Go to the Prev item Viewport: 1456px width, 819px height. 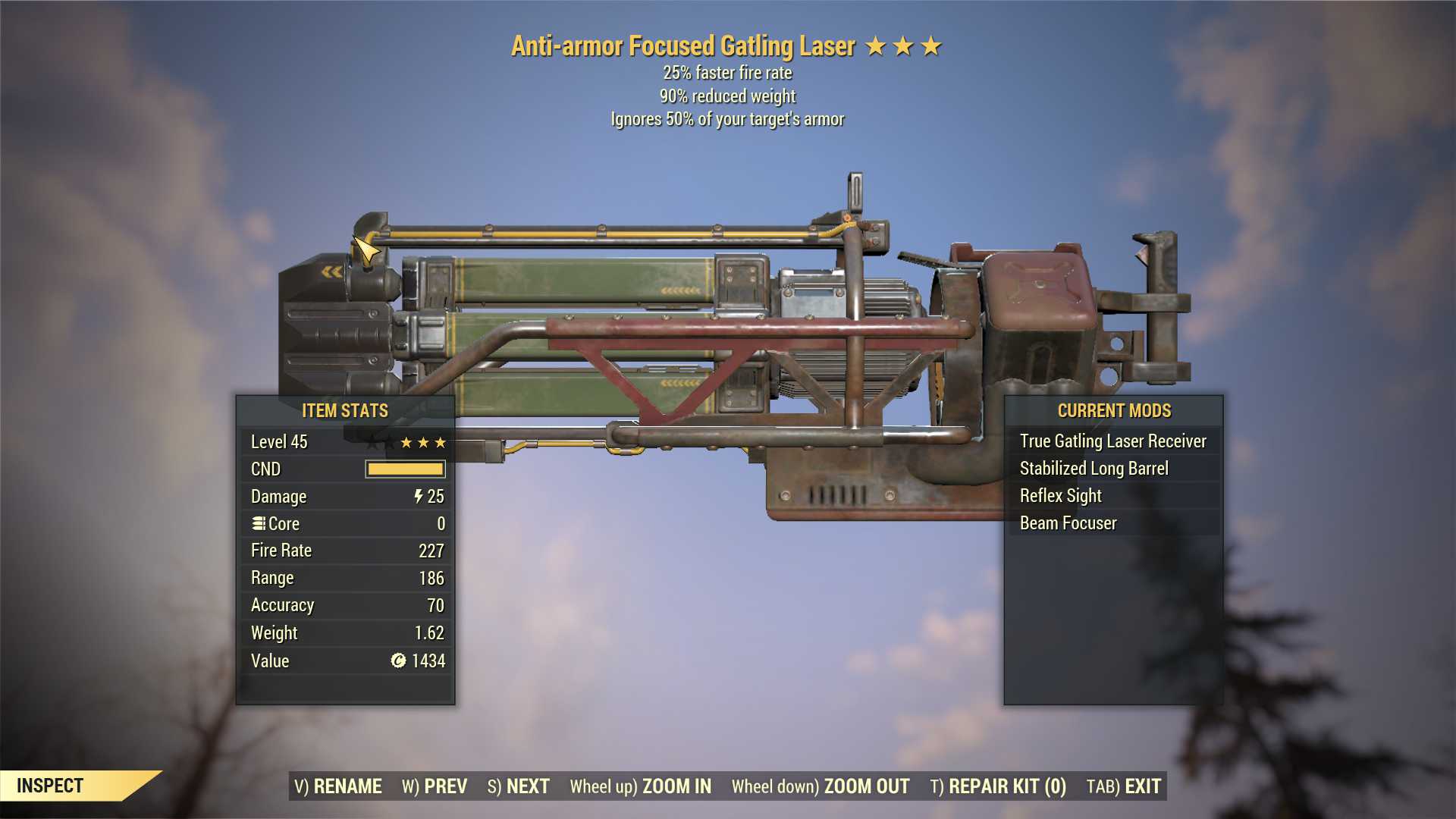click(x=435, y=786)
